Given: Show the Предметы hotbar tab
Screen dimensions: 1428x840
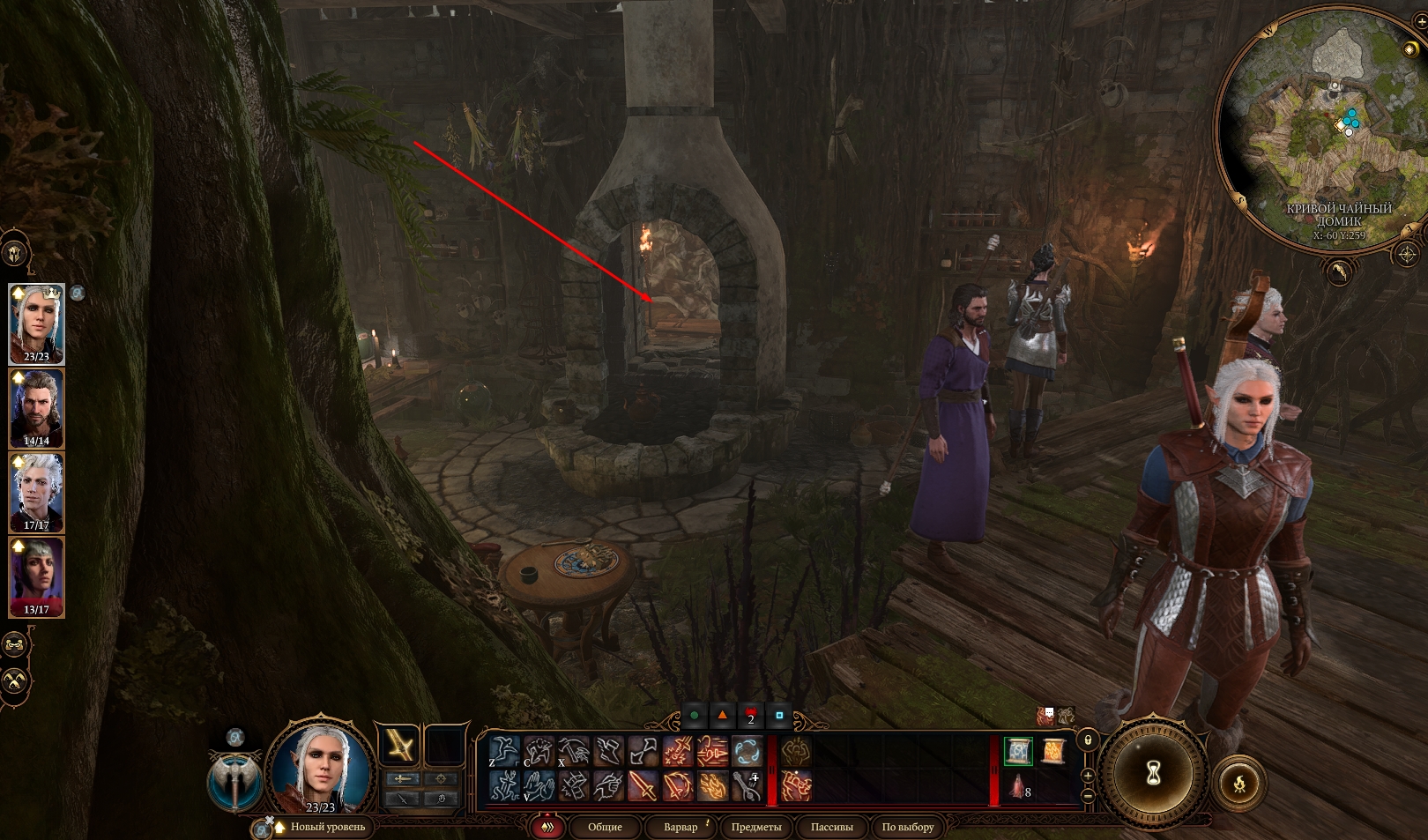Looking at the screenshot, I should [x=756, y=827].
